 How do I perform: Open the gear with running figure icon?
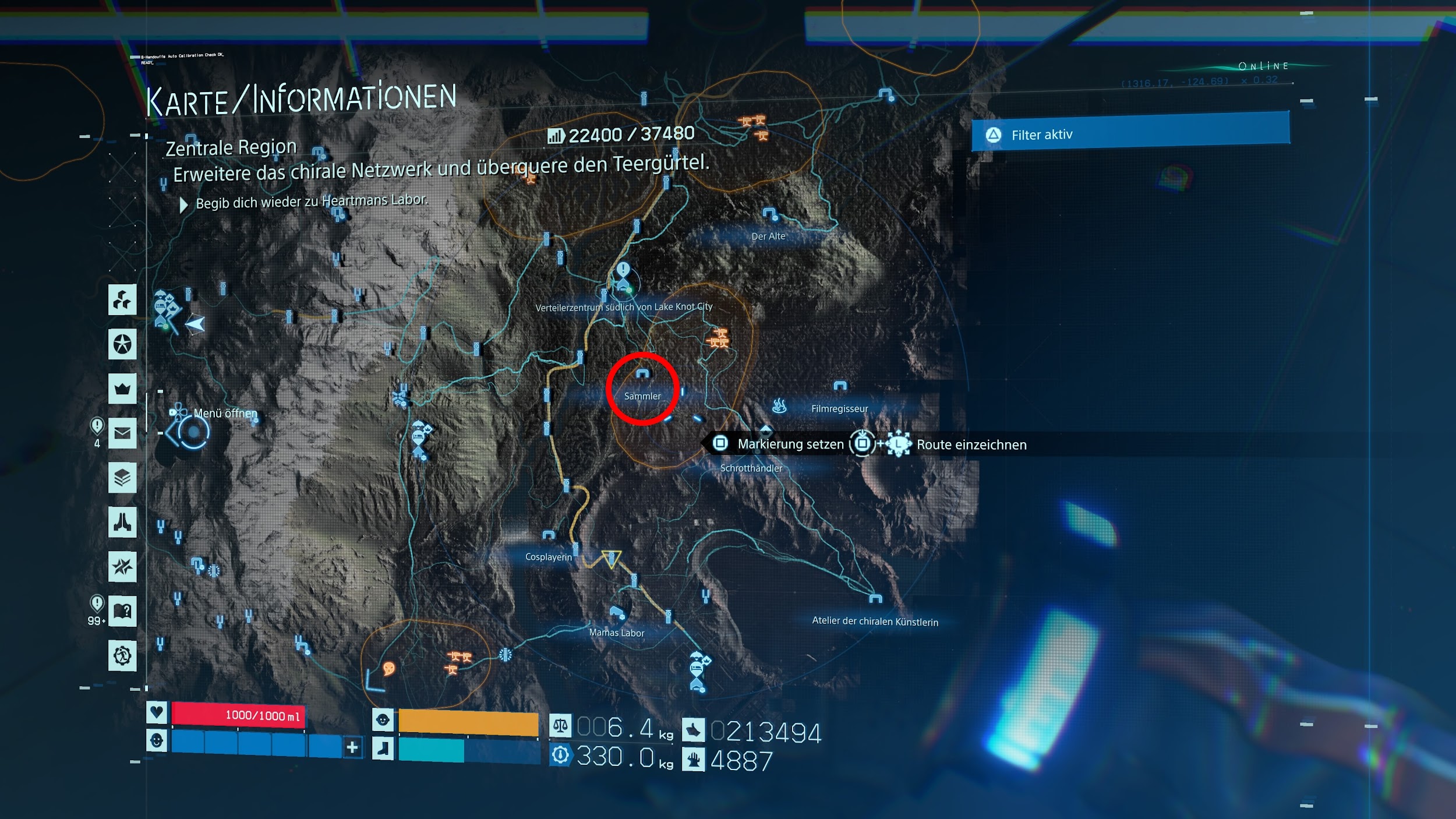tap(122, 656)
